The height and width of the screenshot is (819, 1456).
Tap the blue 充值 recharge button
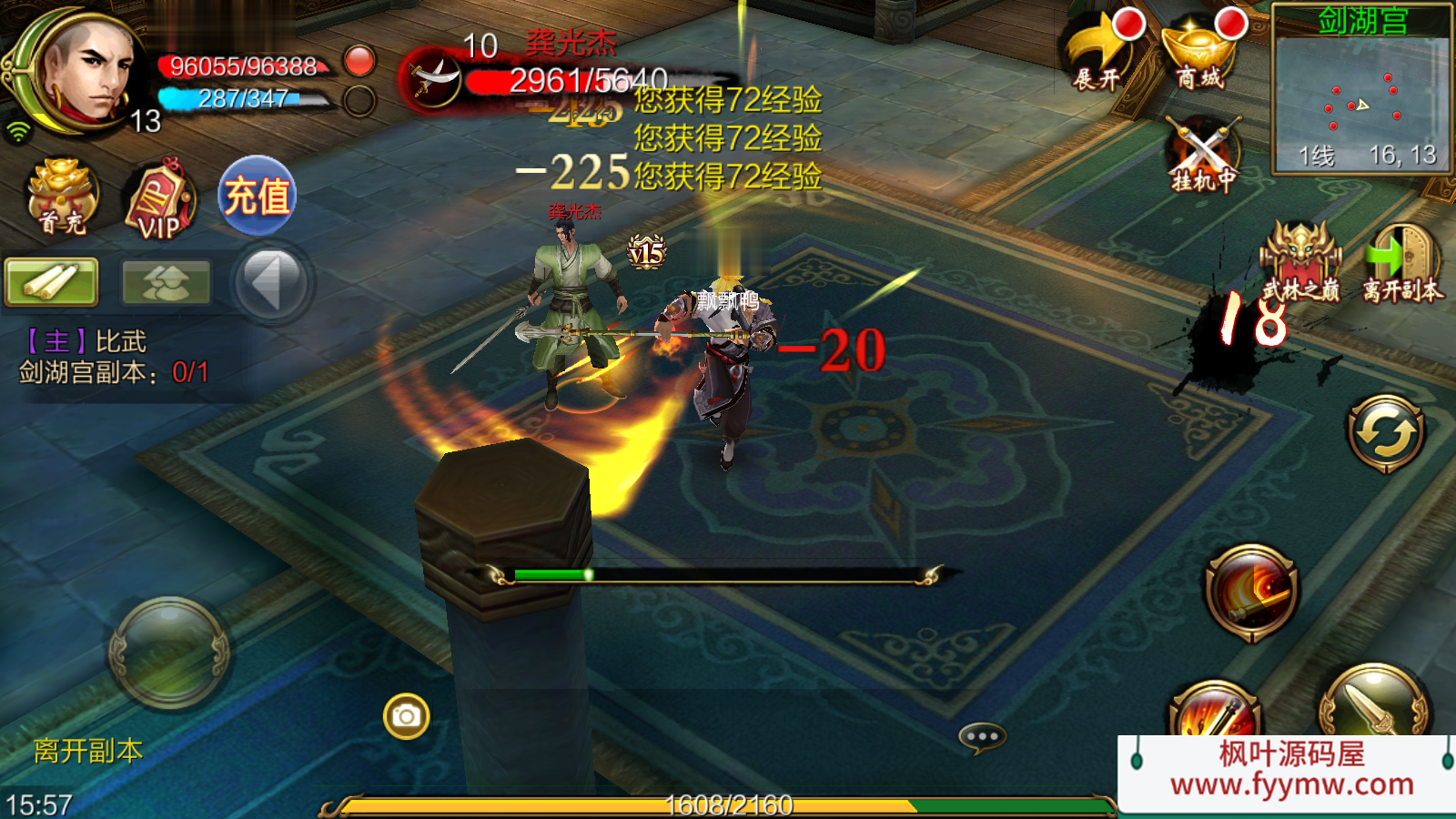(x=258, y=196)
